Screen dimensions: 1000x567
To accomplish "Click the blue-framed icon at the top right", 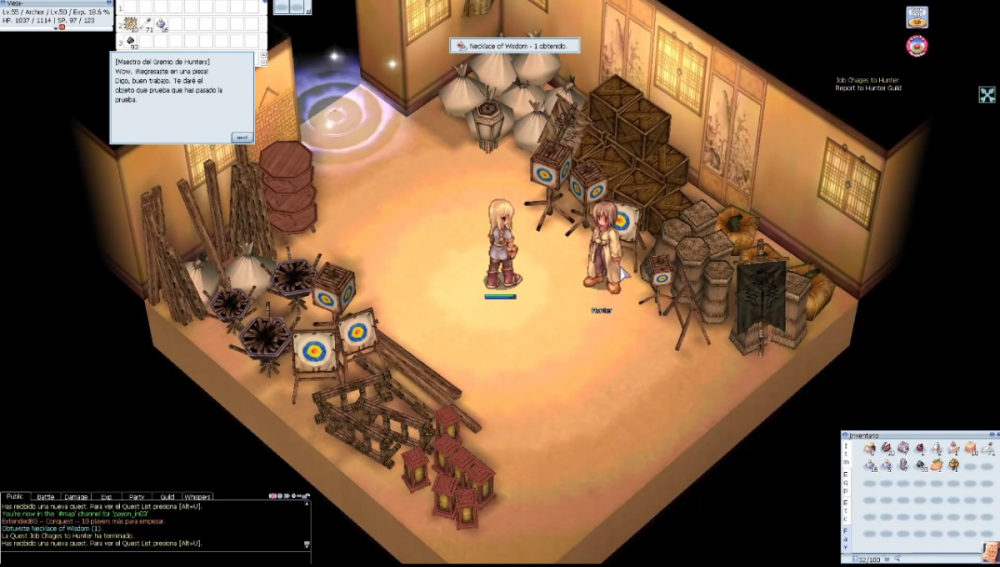I will tap(917, 17).
